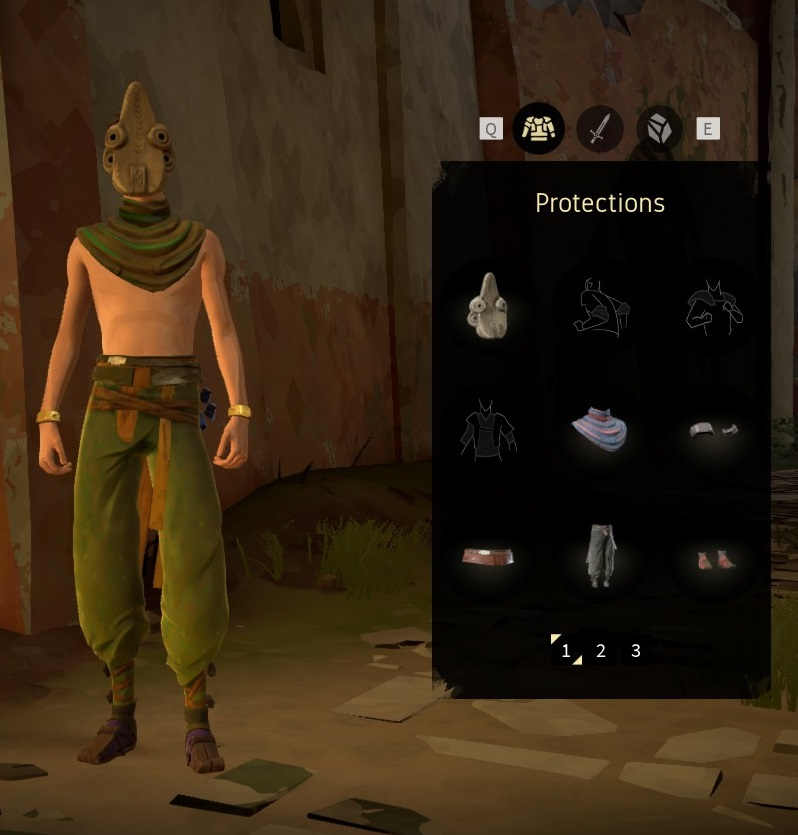Select the sandals footwear slot
The image size is (798, 835).
(713, 558)
